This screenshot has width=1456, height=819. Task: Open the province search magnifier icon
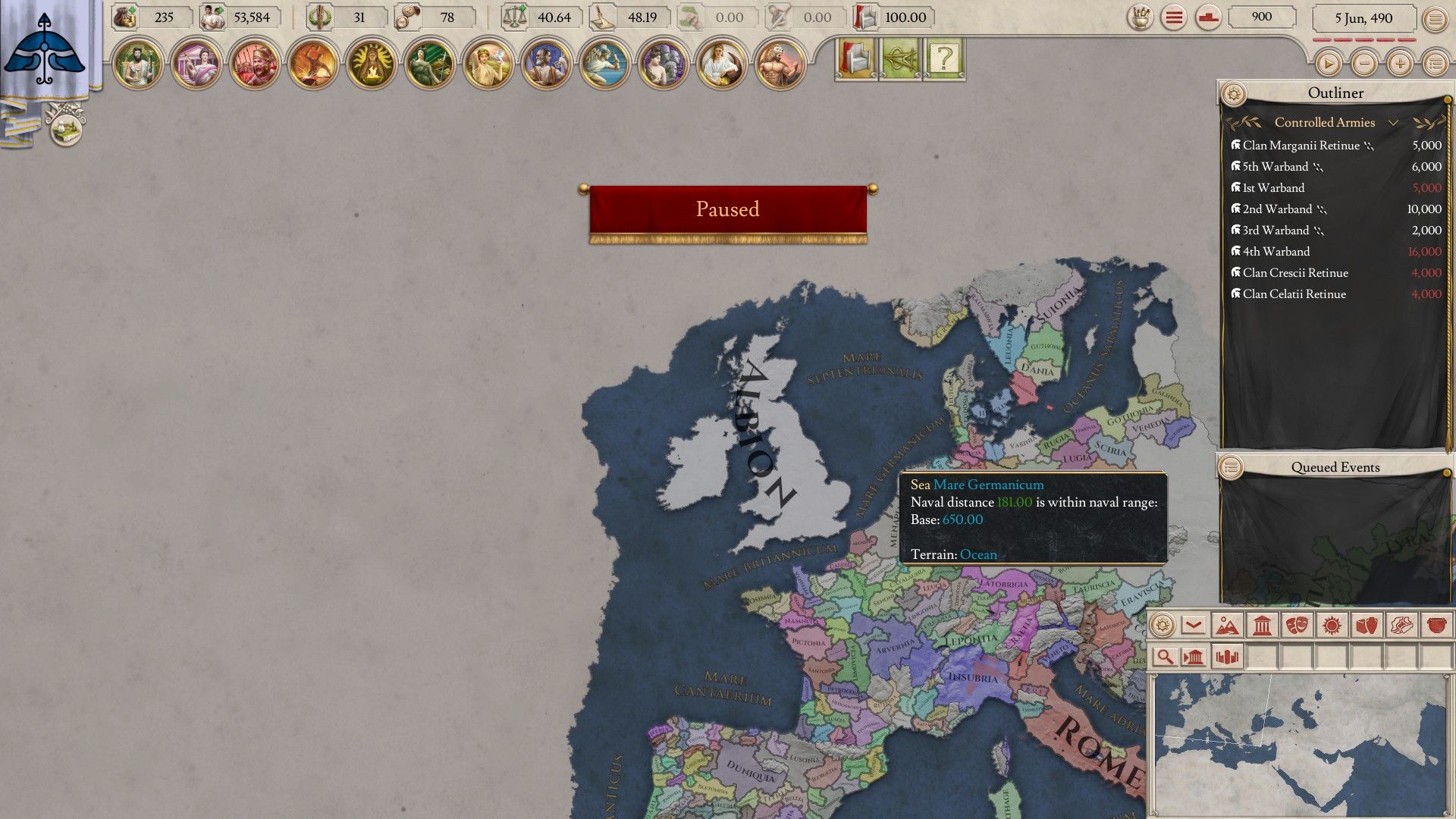pos(1166,657)
